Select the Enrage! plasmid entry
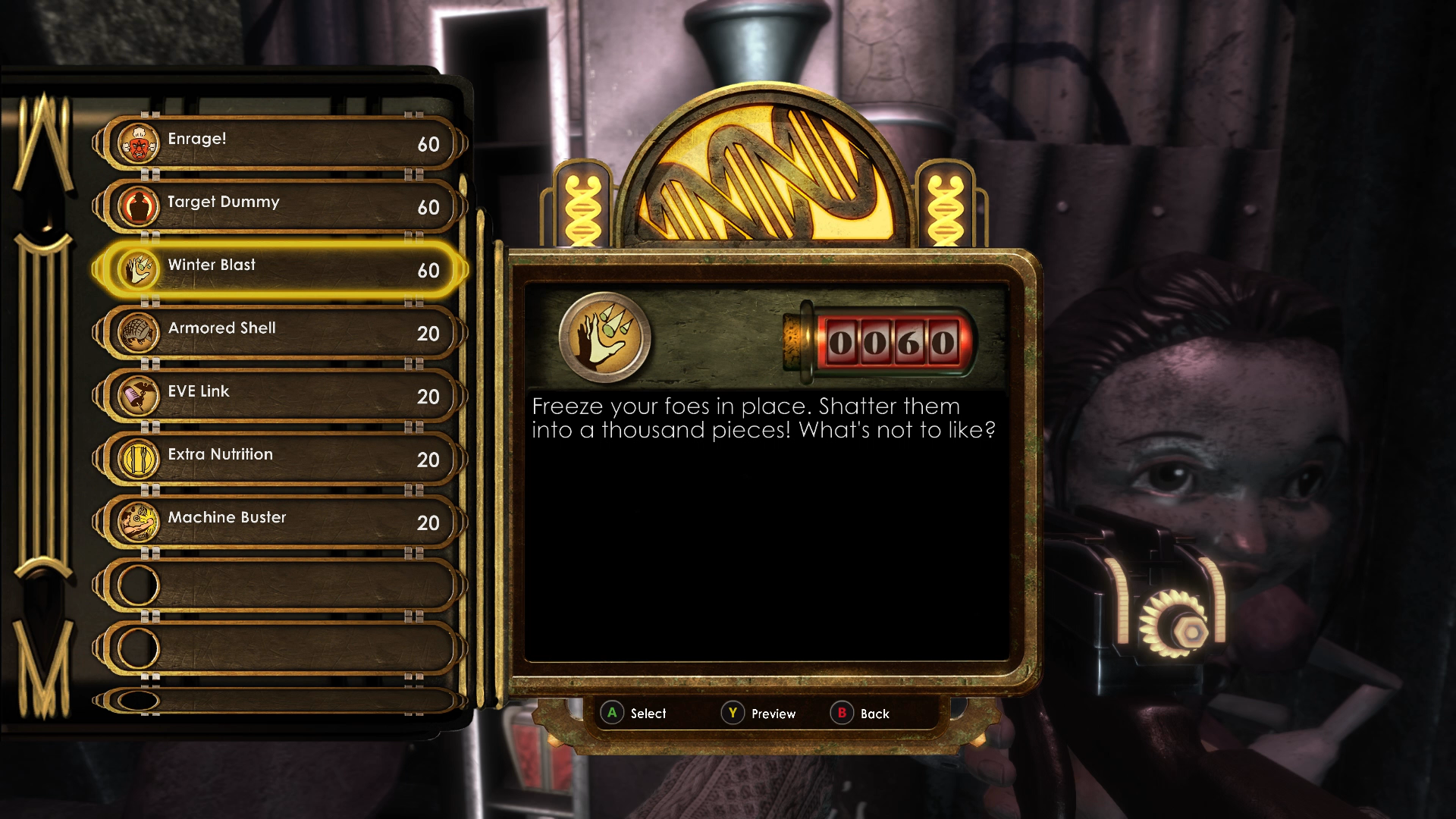1456x819 pixels. tap(281, 143)
